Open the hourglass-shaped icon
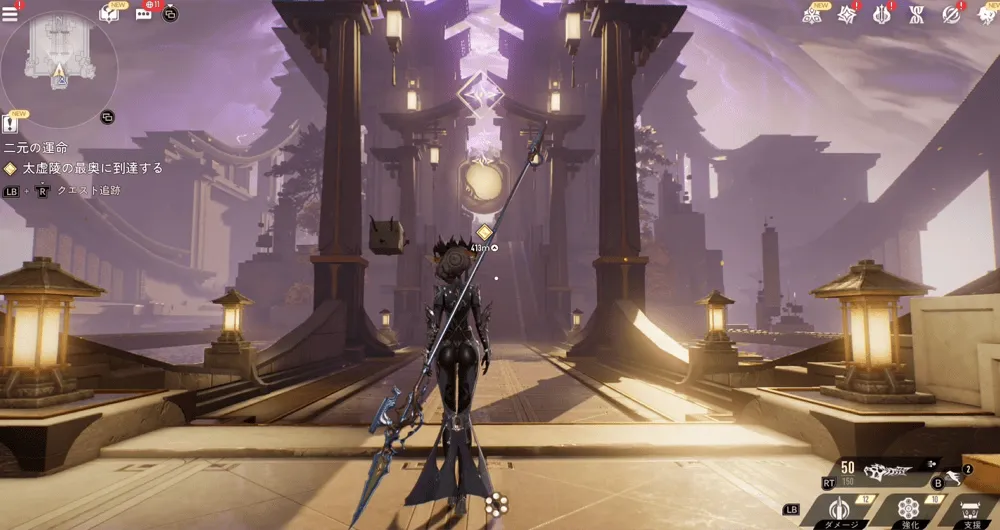 tap(916, 14)
